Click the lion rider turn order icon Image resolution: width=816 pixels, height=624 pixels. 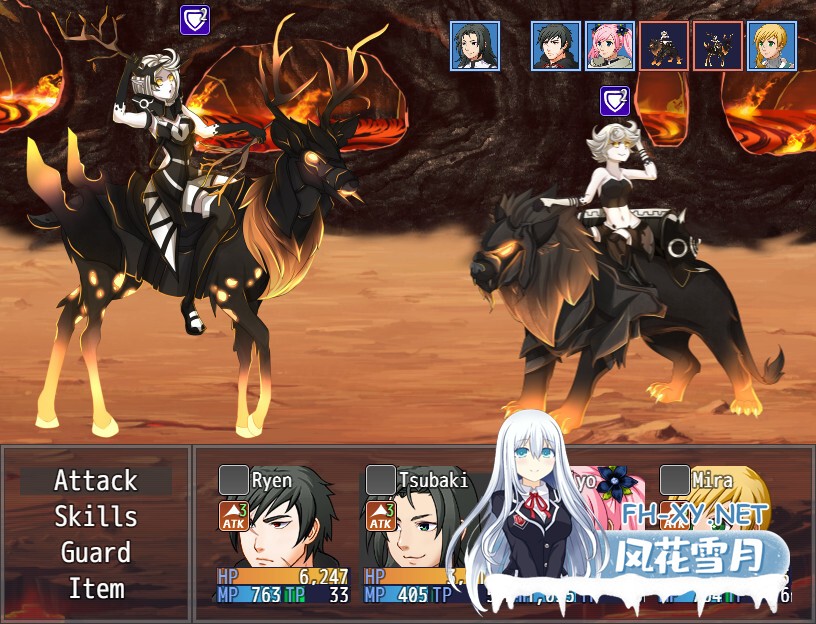(664, 46)
